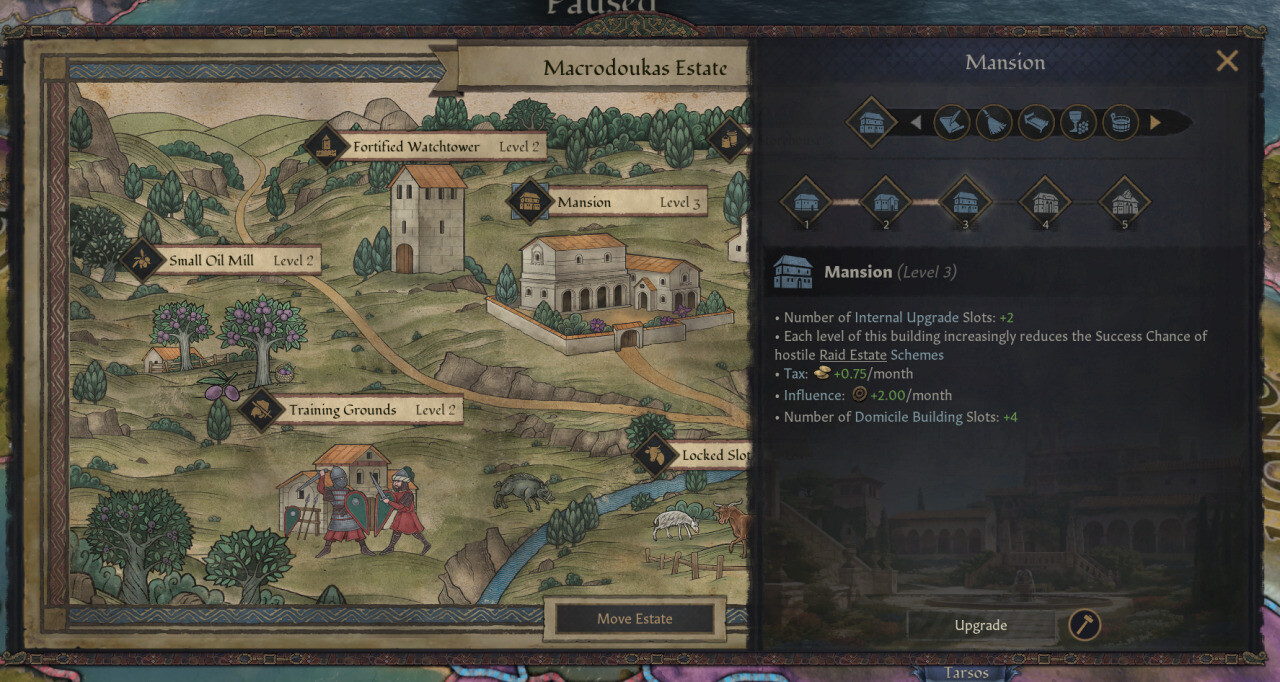Show next internal upgrades with right arrow

point(1155,123)
